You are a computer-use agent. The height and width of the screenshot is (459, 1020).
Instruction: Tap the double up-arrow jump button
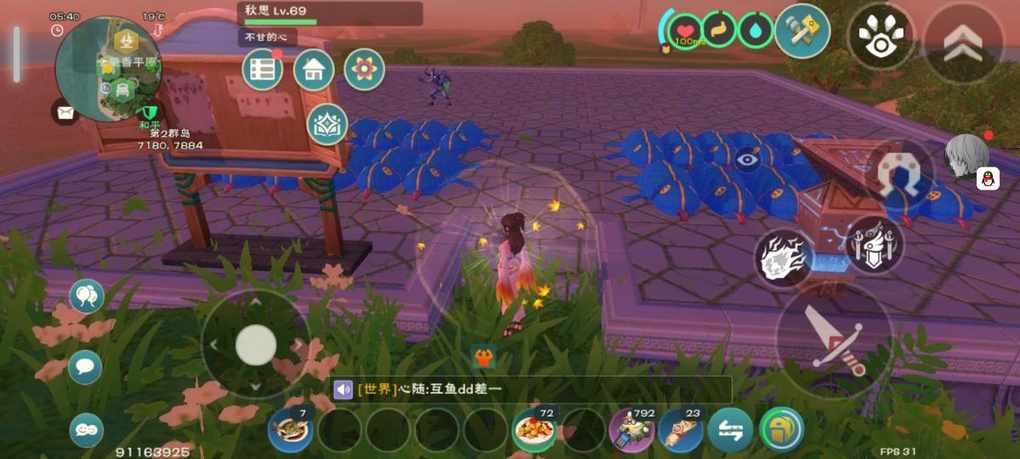click(x=962, y=41)
